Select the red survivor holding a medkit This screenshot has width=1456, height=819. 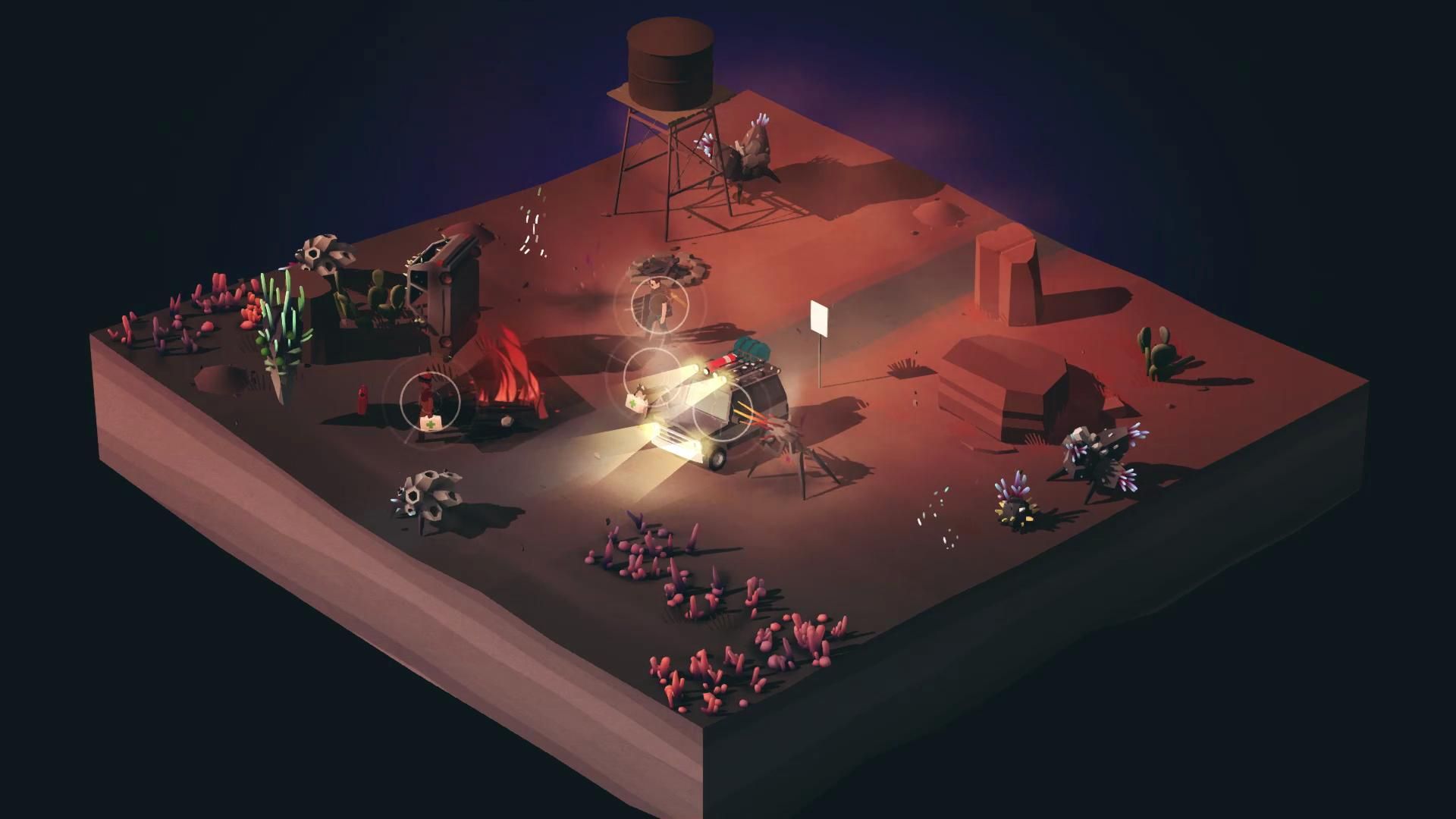pyautogui.click(x=429, y=400)
